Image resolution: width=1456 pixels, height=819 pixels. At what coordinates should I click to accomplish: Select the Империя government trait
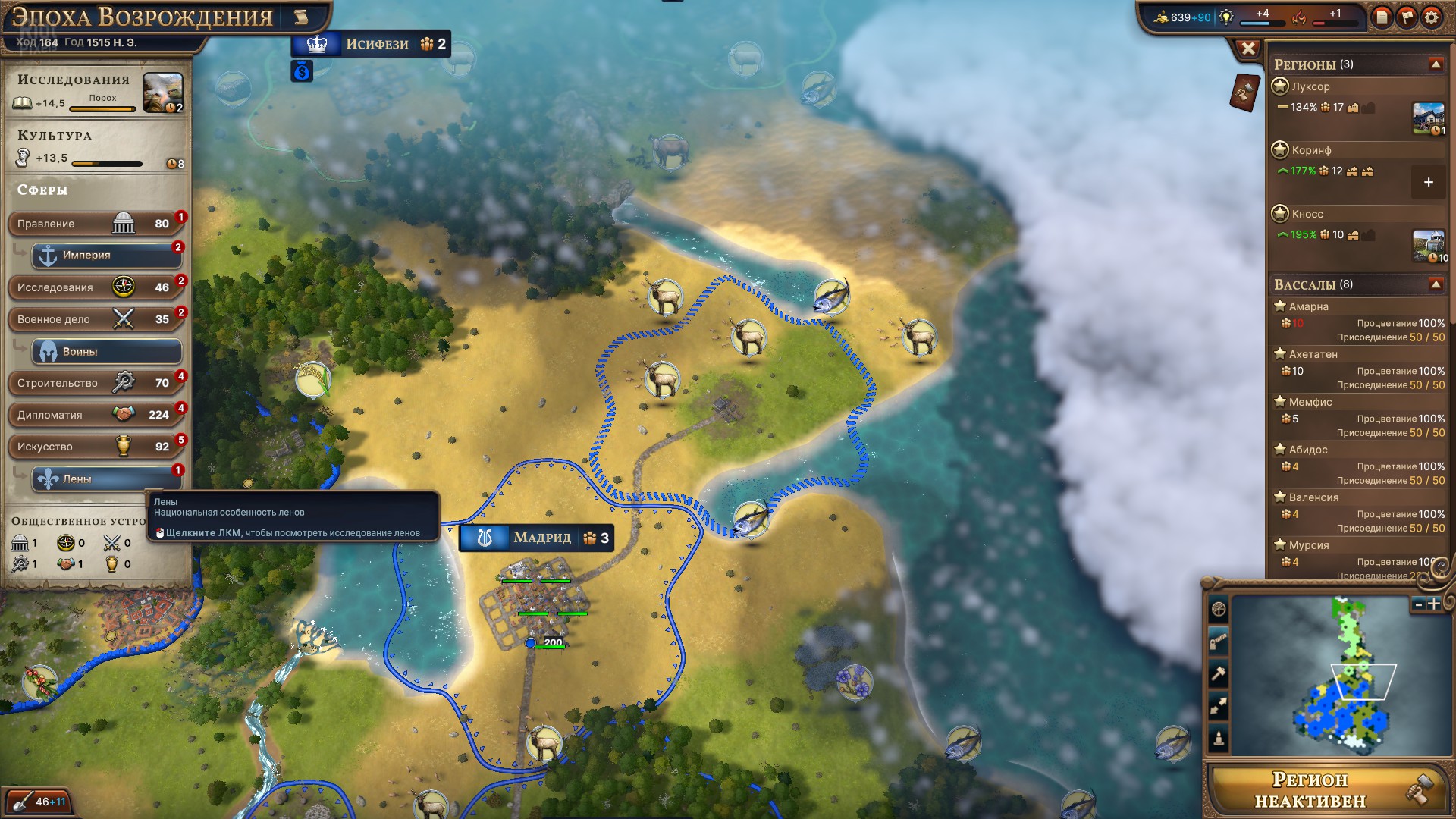tap(106, 256)
